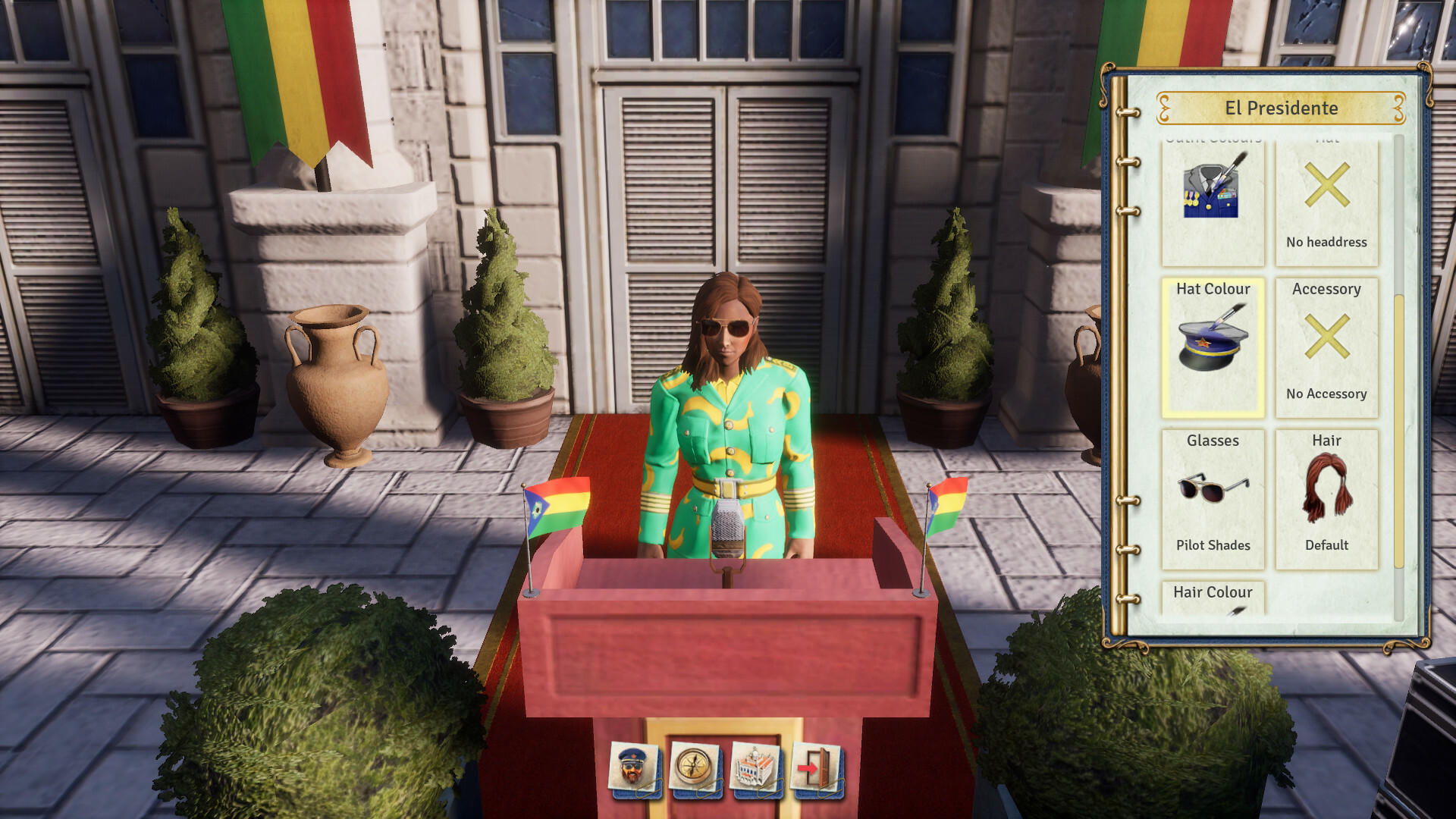Click the "Hat Colour" heading text
The image size is (1456, 819).
pyautogui.click(x=1213, y=289)
